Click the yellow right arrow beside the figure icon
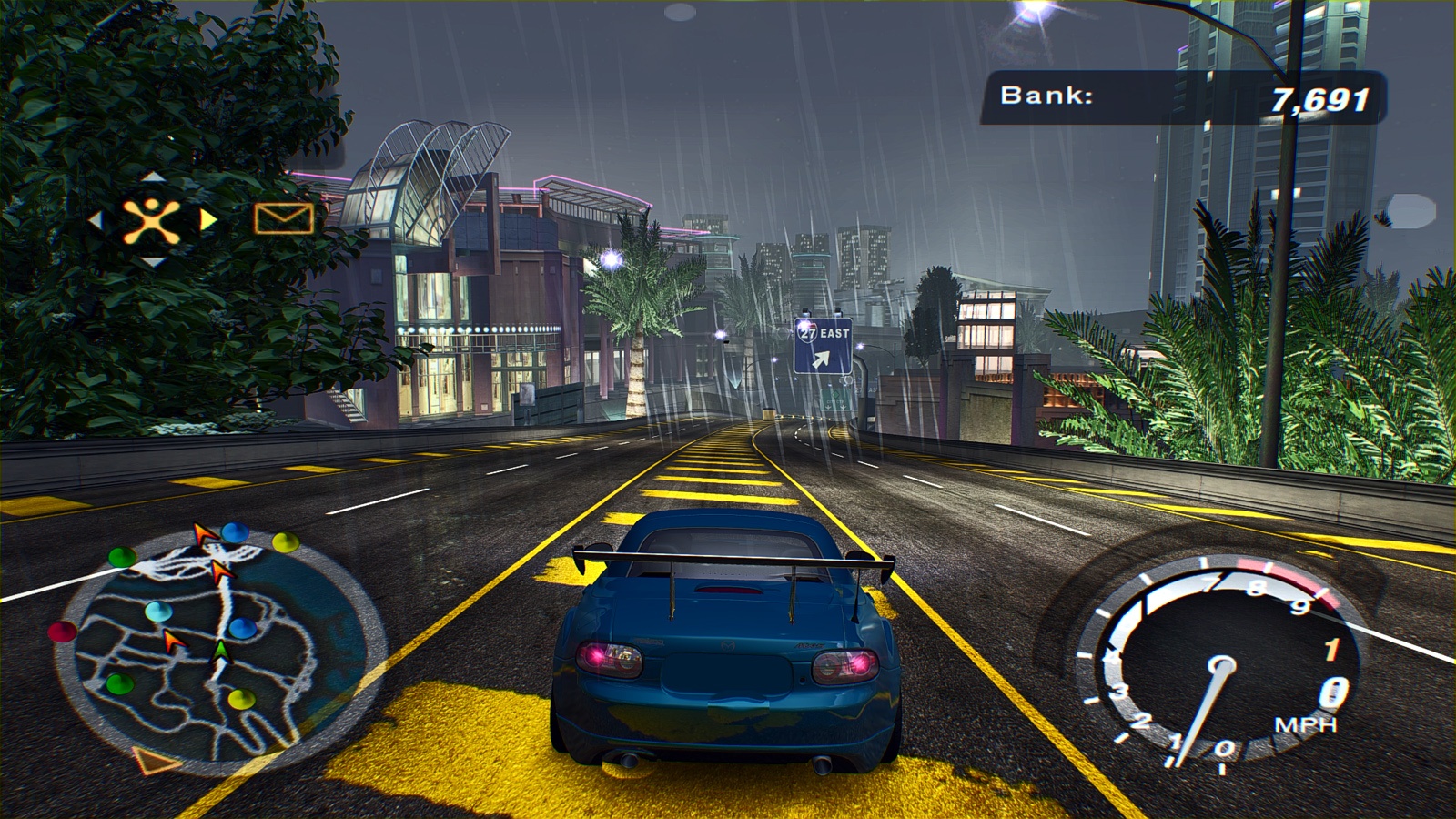The height and width of the screenshot is (819, 1456). tap(209, 220)
